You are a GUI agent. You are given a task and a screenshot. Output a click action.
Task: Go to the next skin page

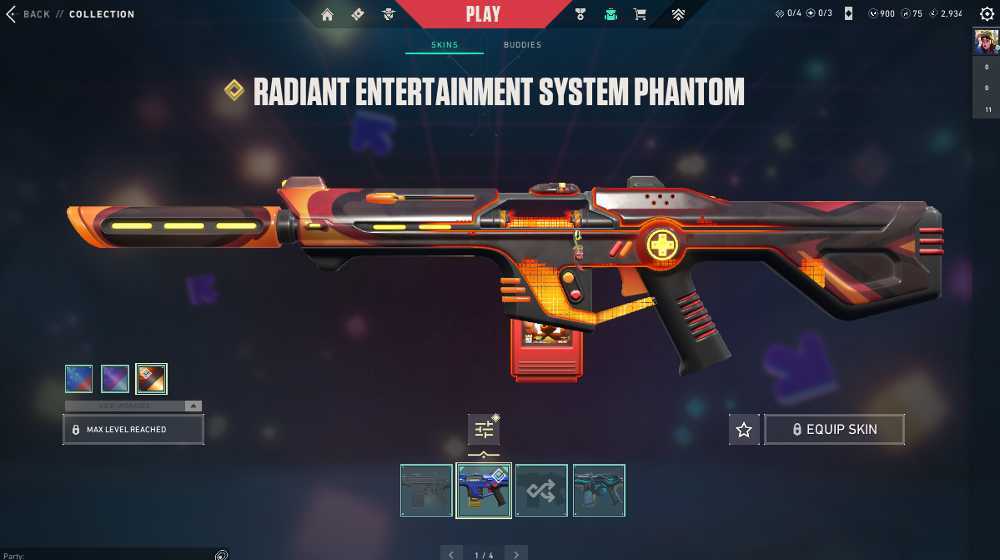(516, 553)
